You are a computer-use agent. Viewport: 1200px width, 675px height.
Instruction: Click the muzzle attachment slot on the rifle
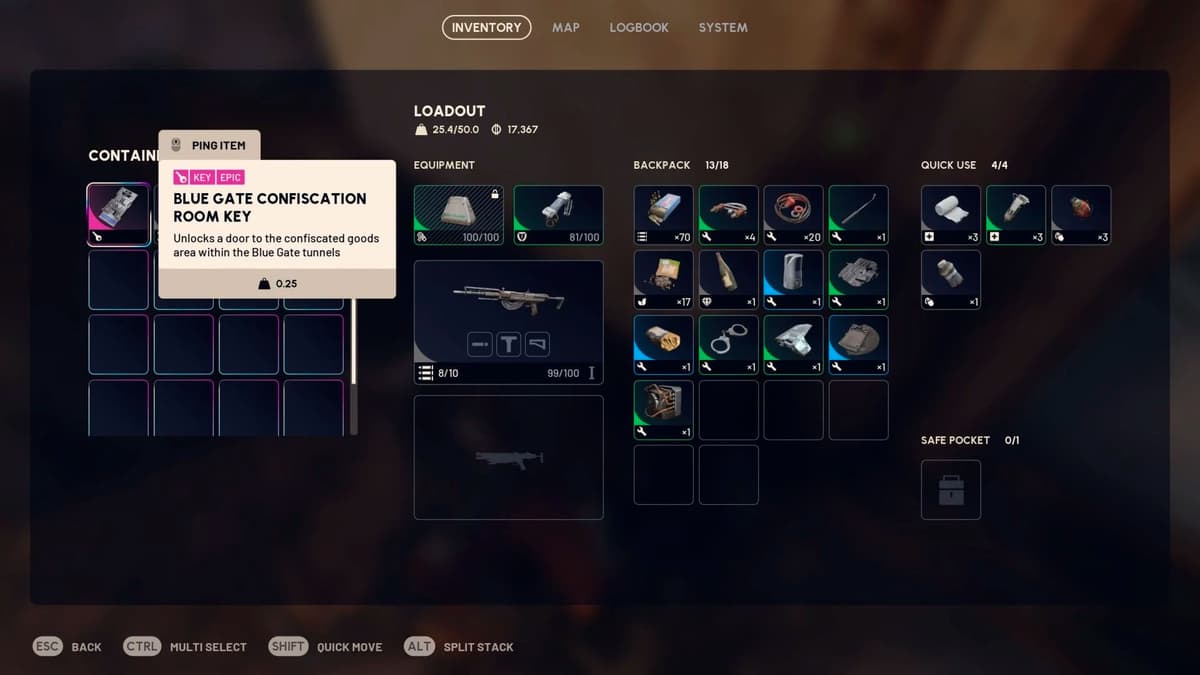point(480,345)
